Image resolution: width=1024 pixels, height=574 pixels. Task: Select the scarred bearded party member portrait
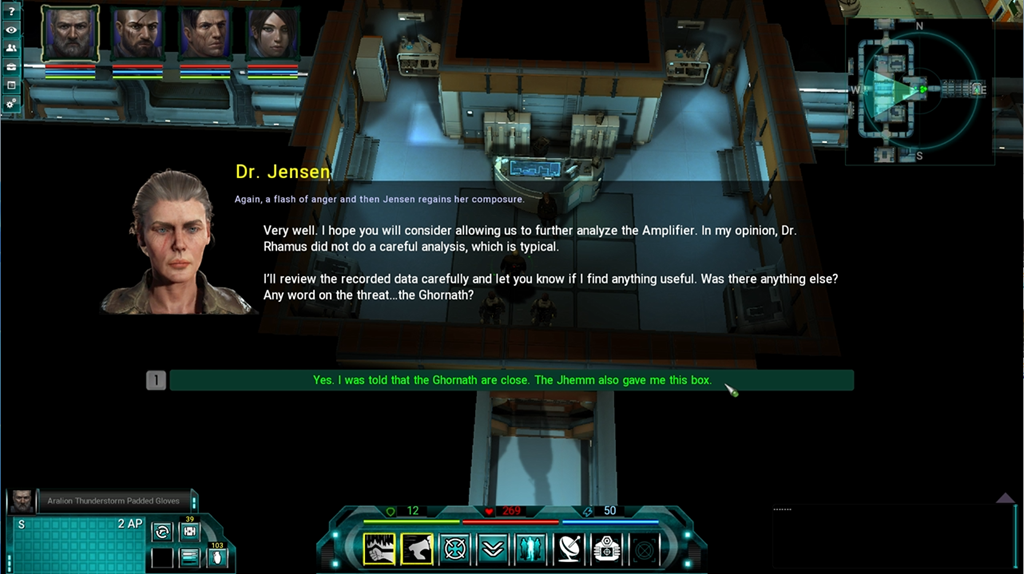pyautogui.click(x=138, y=35)
